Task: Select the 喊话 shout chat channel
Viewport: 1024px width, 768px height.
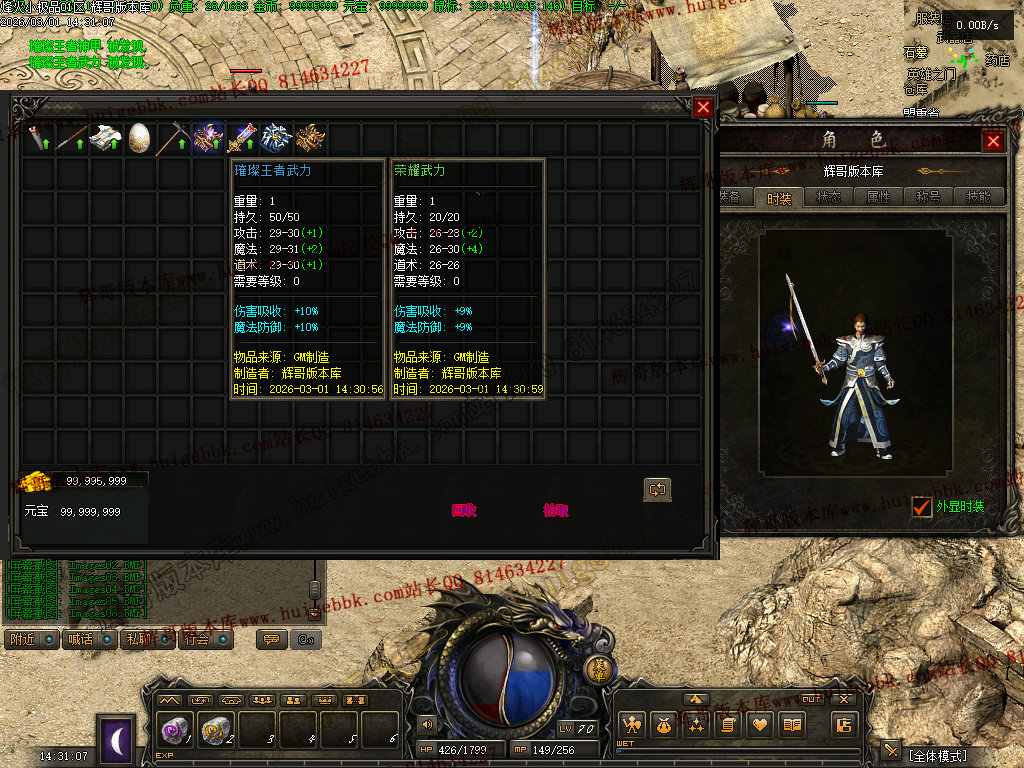Action: coord(88,639)
